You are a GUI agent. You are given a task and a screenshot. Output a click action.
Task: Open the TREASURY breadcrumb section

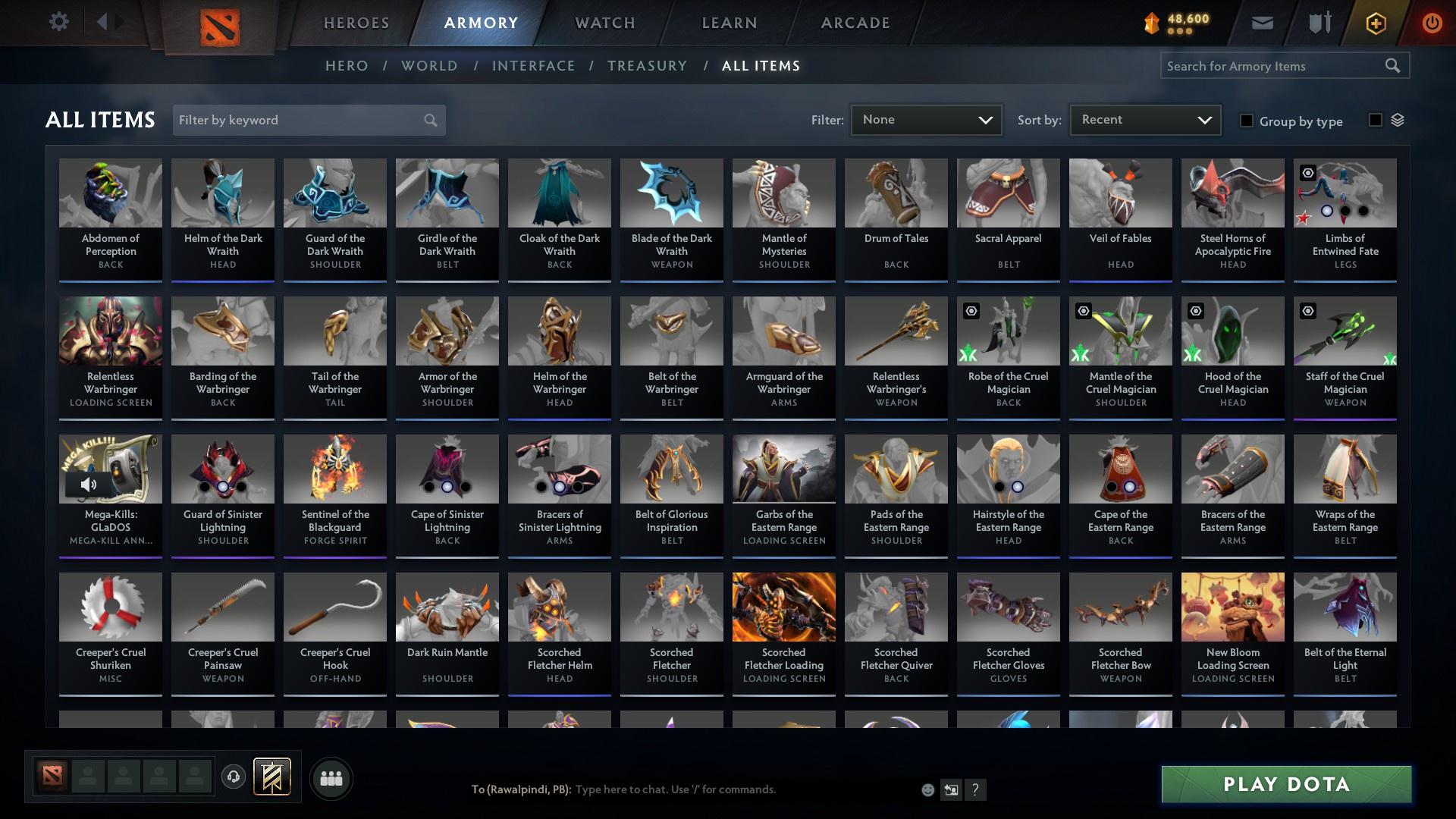tap(647, 66)
